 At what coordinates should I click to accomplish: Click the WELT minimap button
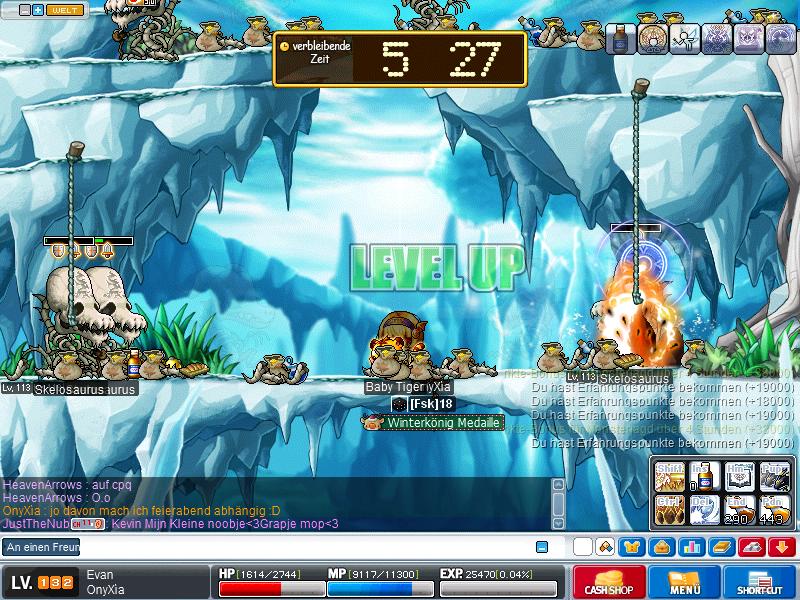66,9
